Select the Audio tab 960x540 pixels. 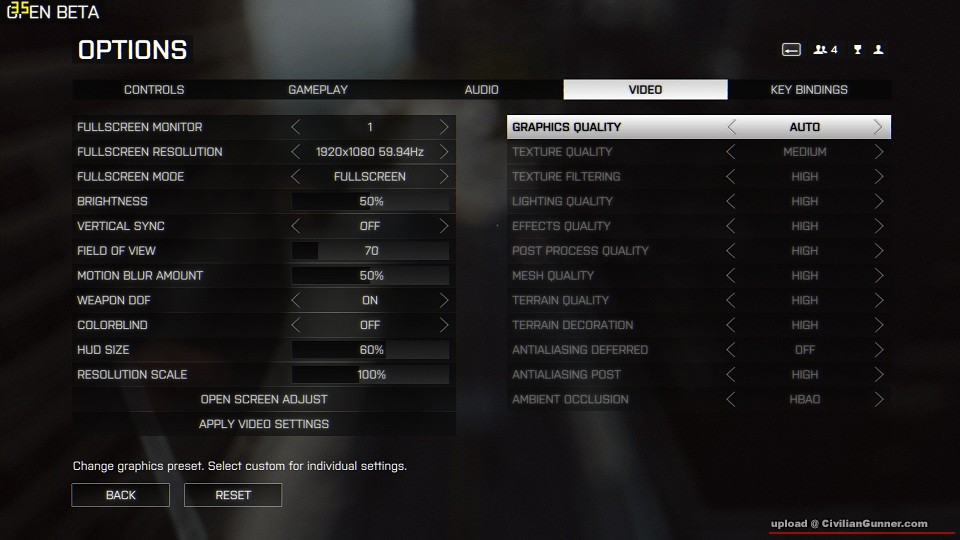tap(481, 90)
